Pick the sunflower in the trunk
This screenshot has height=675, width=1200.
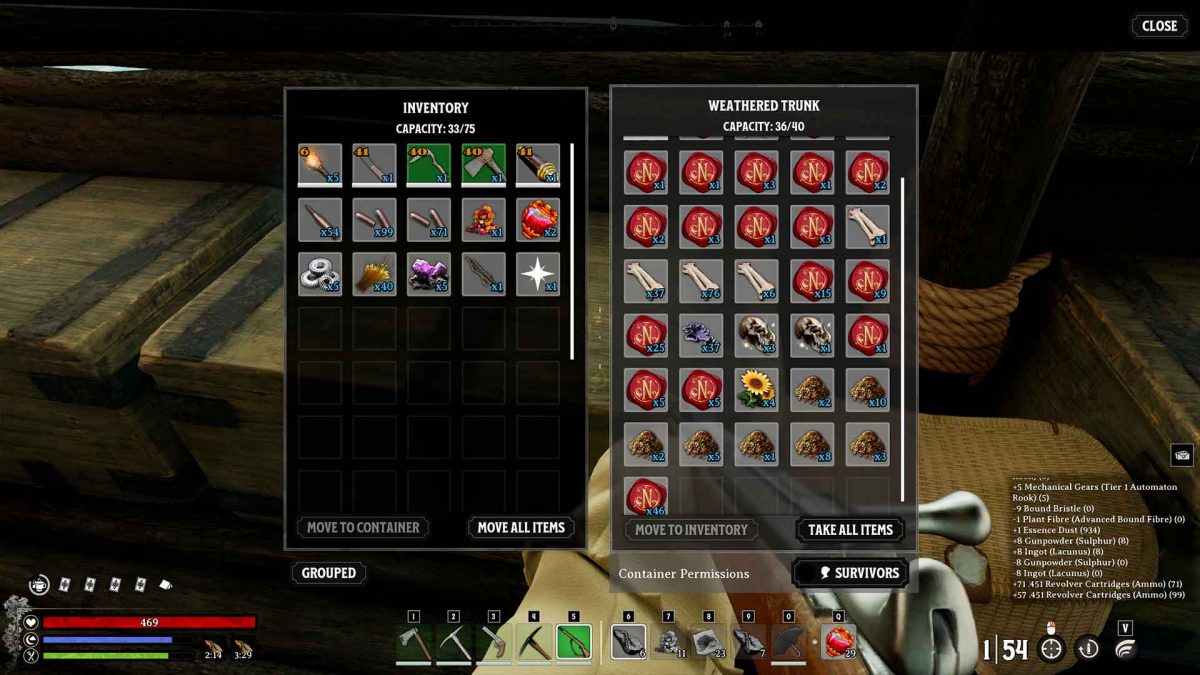[756, 389]
